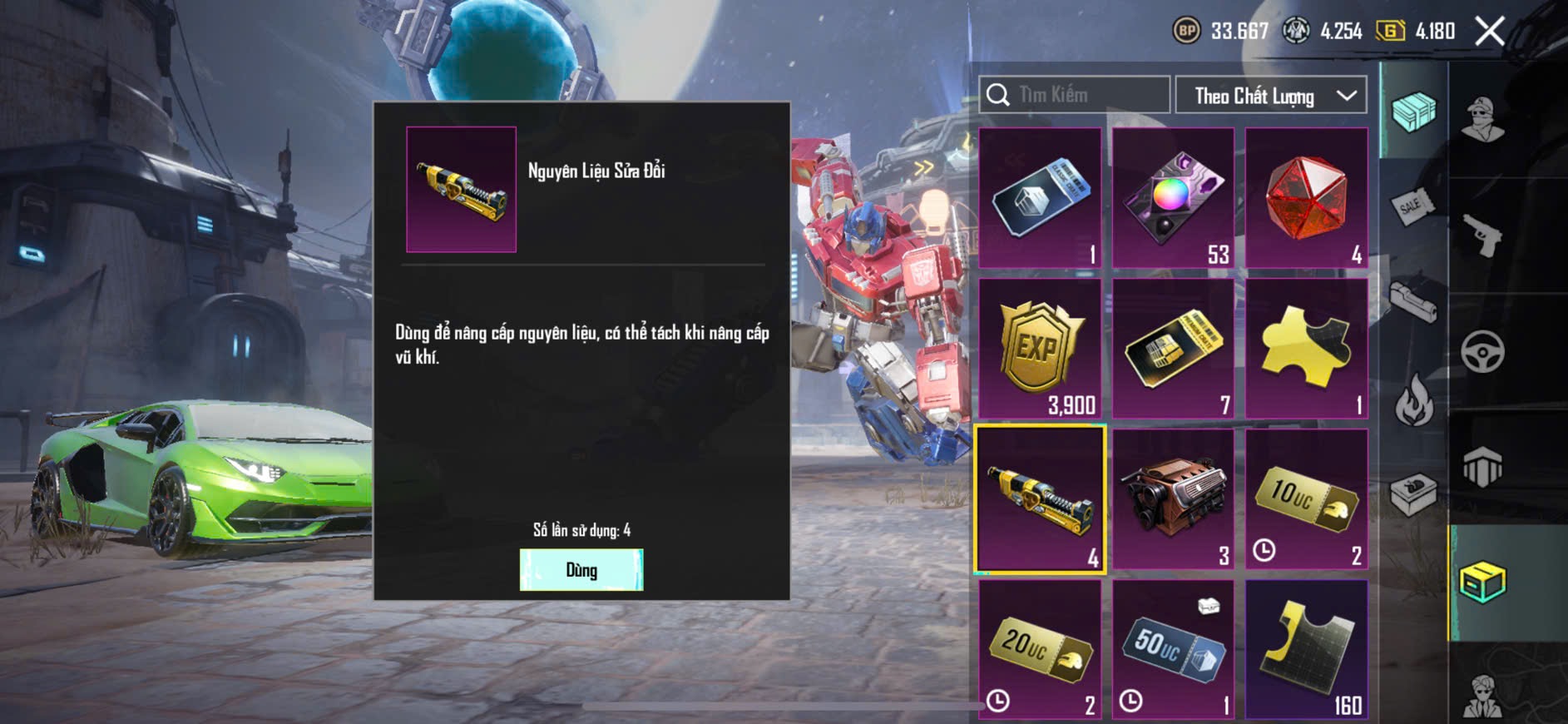
Task: Select the rainbow paint material slot
Action: coord(1173,198)
